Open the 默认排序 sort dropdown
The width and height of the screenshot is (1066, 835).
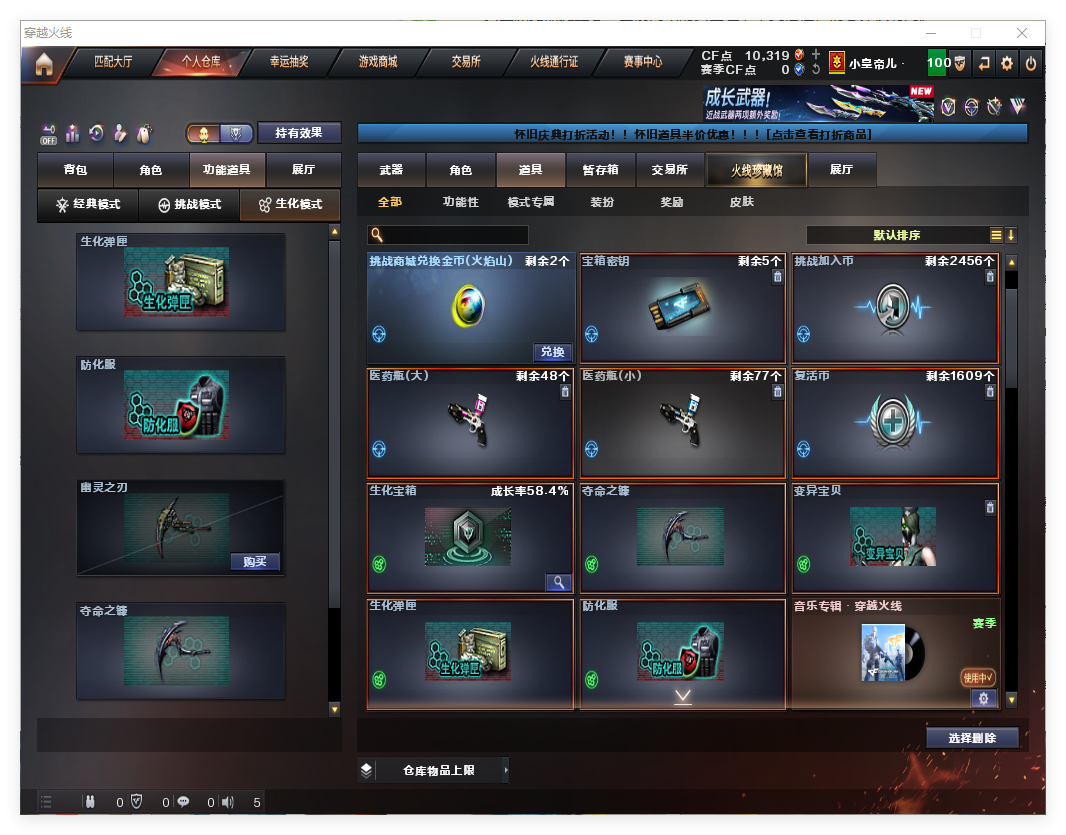(x=897, y=235)
